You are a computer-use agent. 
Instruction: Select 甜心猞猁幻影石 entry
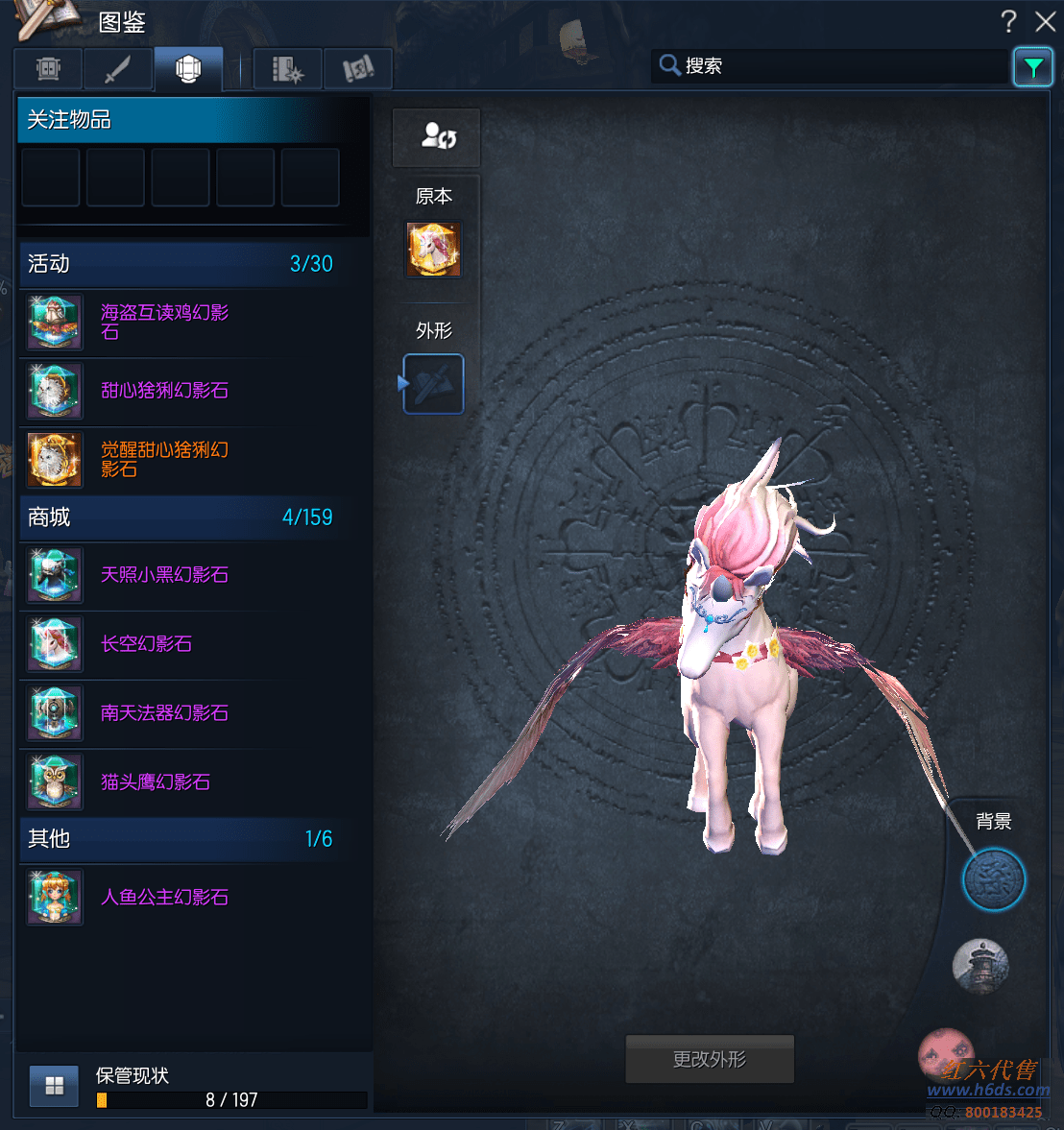(163, 391)
